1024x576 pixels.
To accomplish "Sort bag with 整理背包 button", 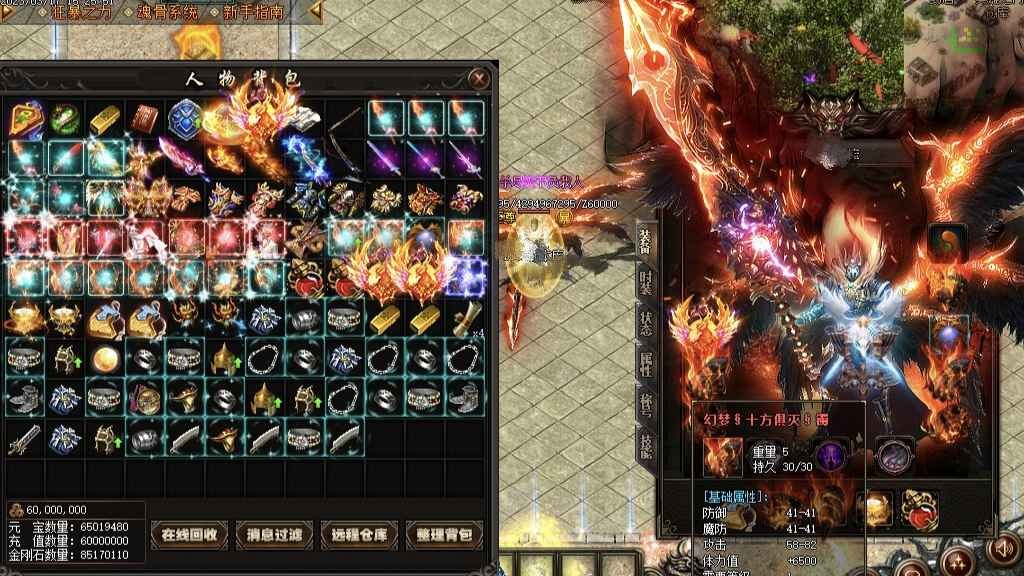I will [x=445, y=534].
